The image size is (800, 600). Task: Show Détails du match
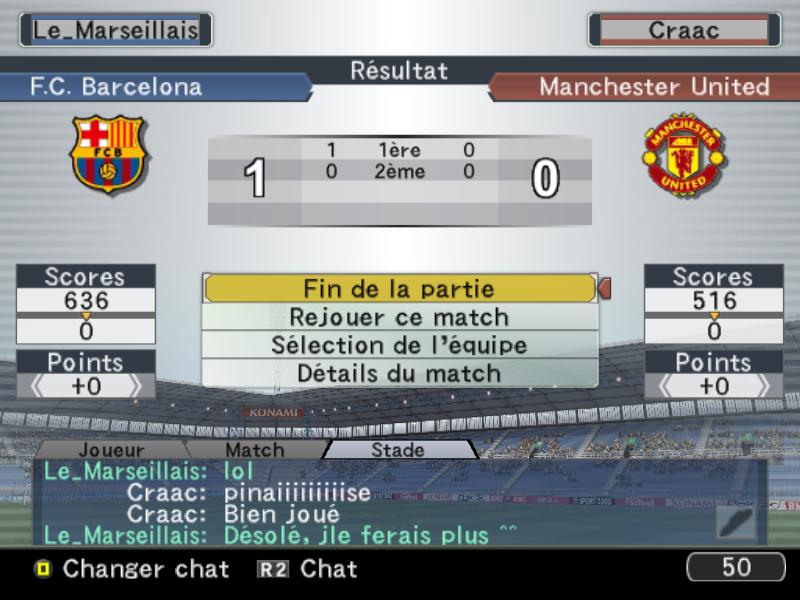(x=400, y=373)
